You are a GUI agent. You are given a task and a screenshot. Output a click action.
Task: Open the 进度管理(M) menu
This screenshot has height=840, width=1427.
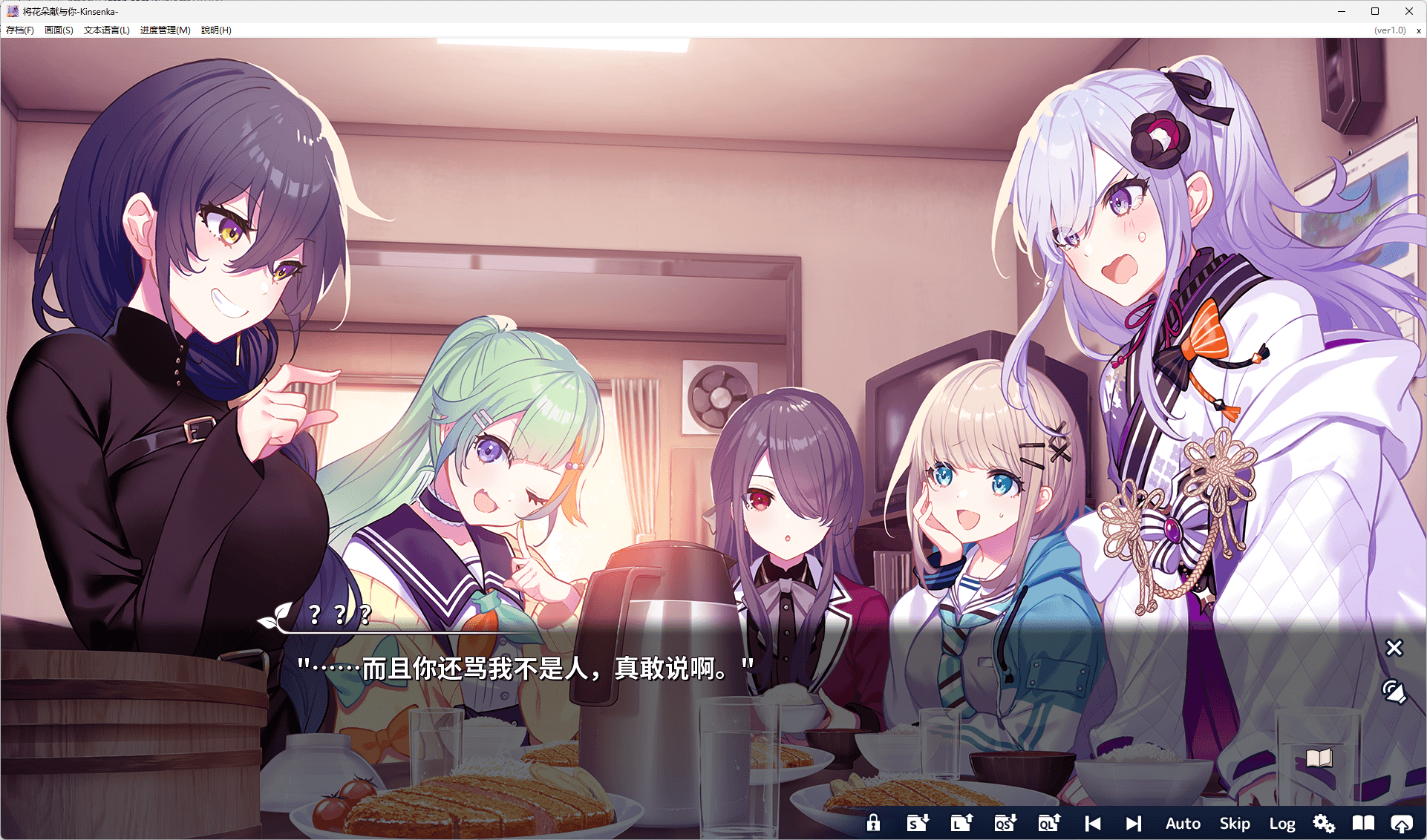(164, 30)
